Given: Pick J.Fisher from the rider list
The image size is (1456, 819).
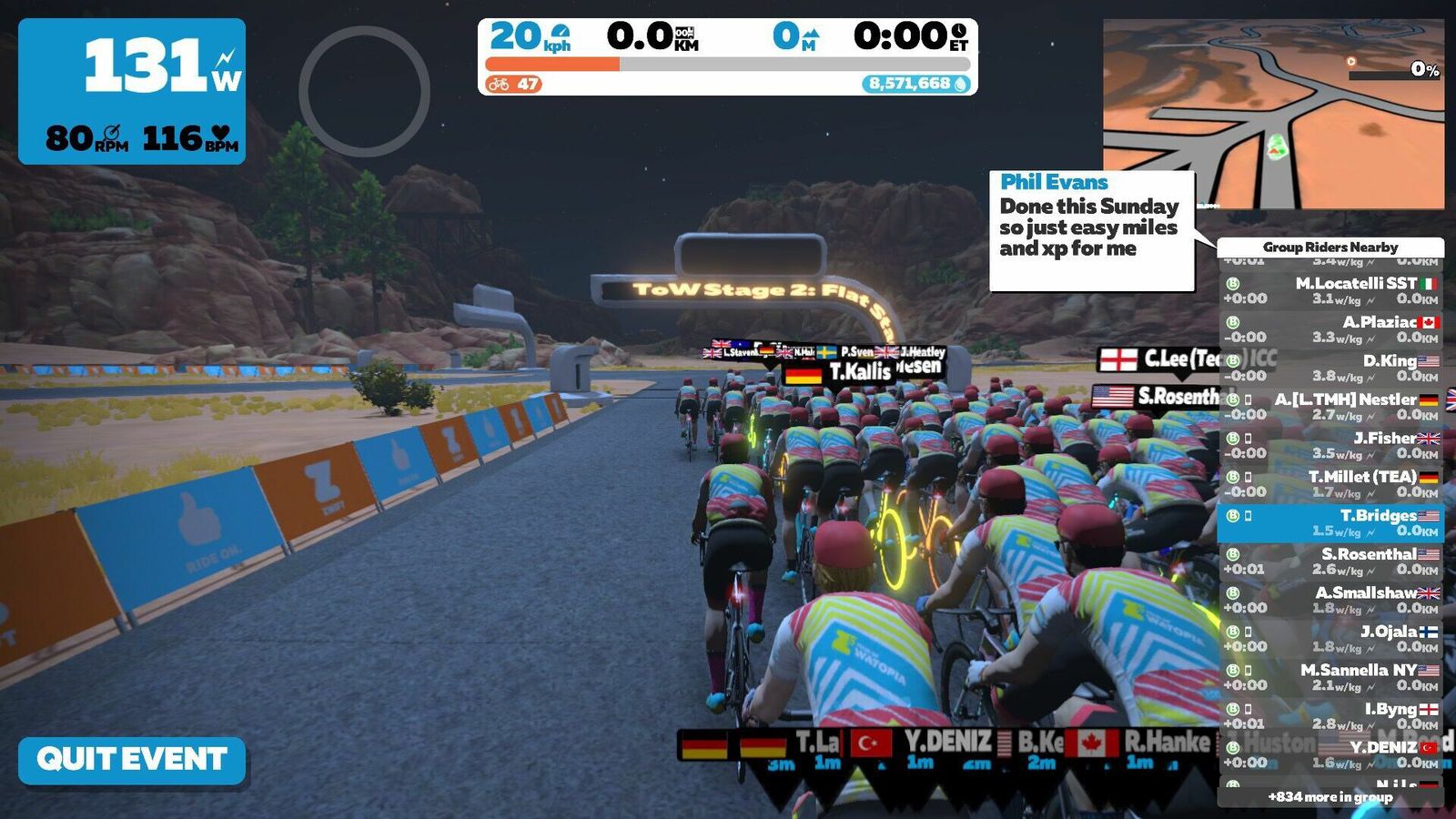Looking at the screenshot, I should coord(1330,446).
